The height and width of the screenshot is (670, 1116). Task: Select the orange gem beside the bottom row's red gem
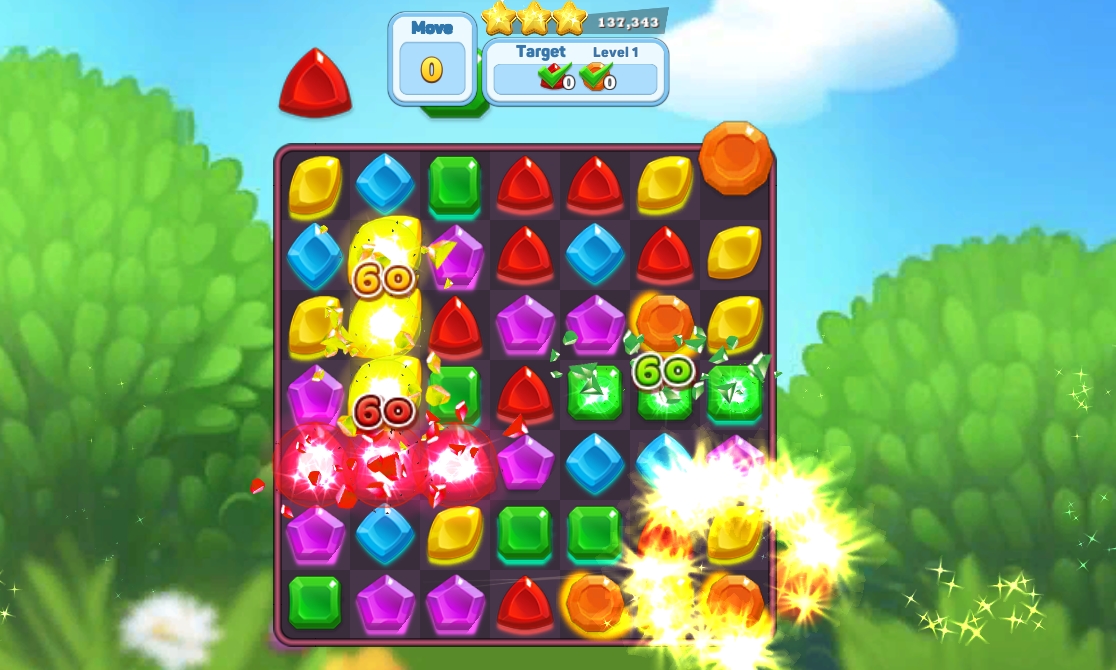point(594,601)
